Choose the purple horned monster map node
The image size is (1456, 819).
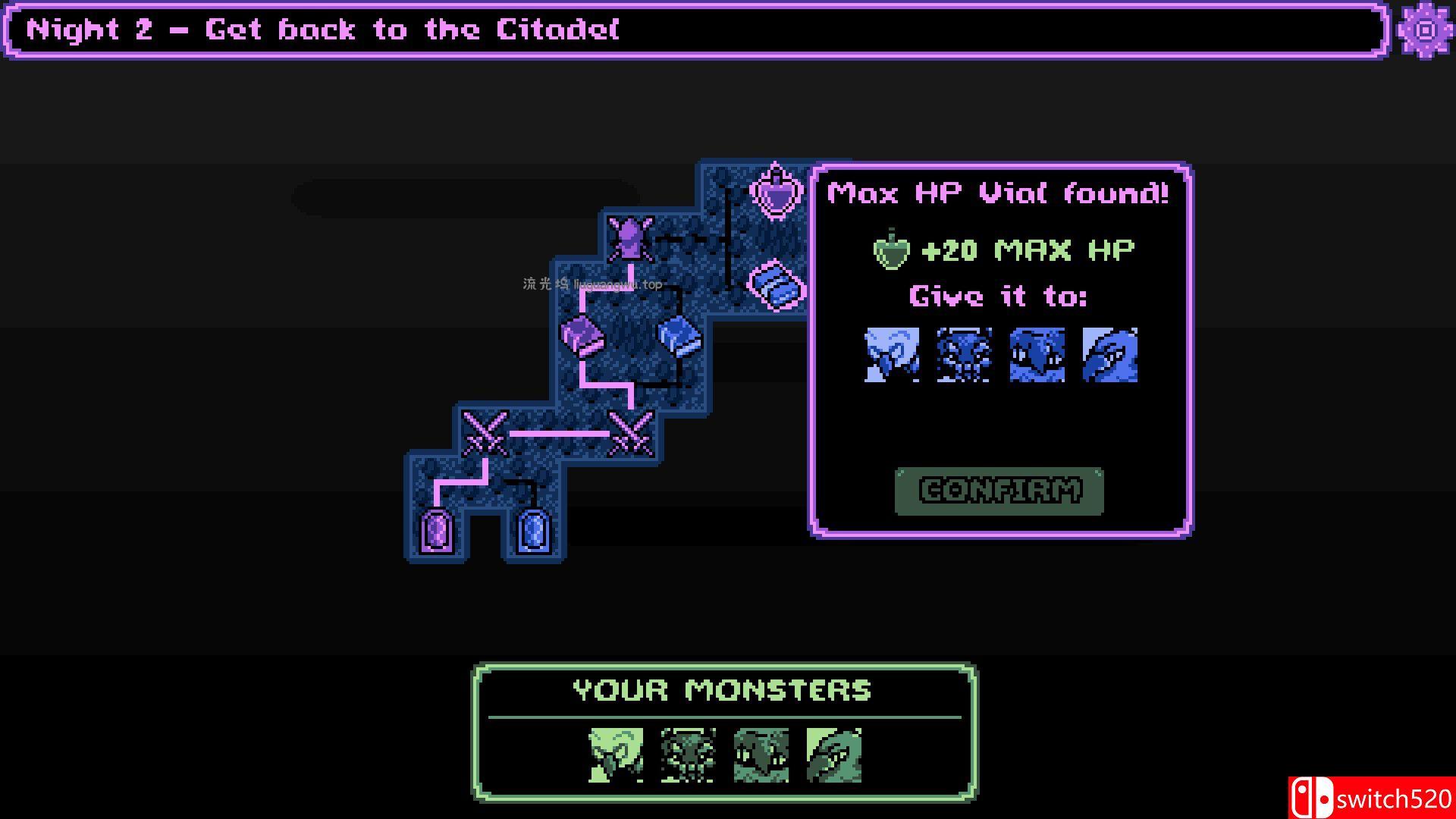(630, 240)
